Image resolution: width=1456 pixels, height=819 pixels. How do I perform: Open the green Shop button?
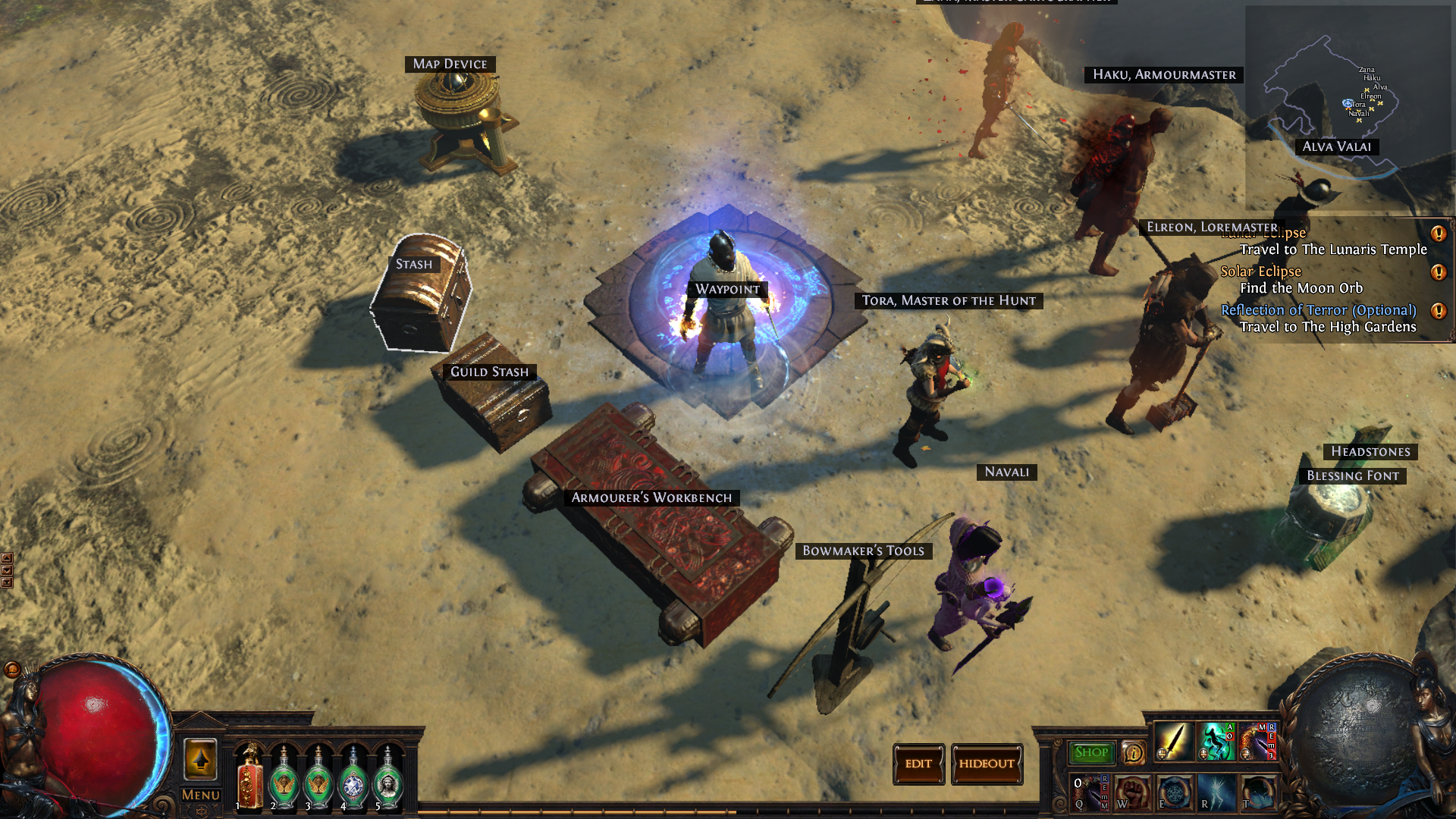[x=1091, y=752]
